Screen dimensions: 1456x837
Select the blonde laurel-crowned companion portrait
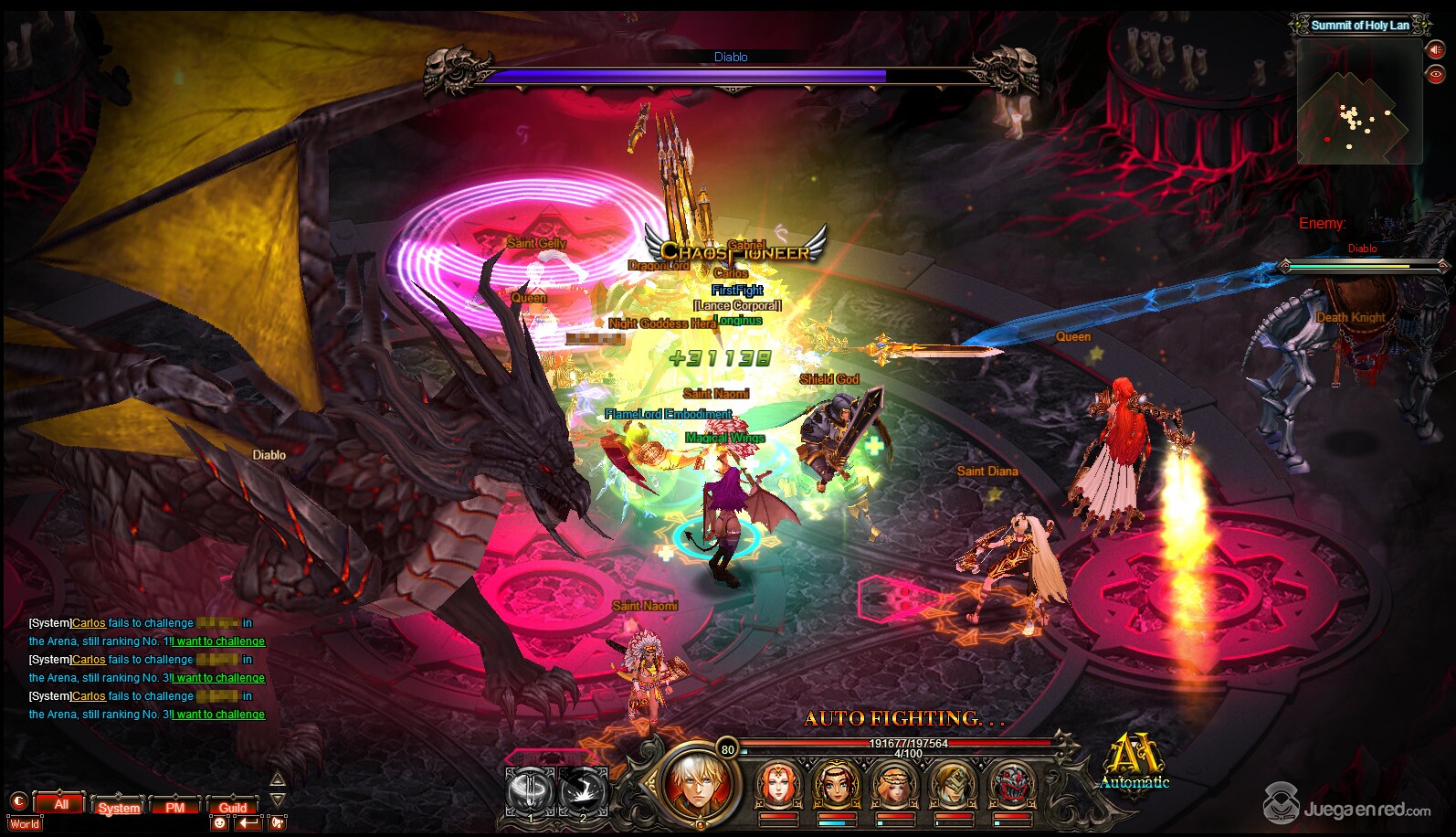click(x=894, y=785)
